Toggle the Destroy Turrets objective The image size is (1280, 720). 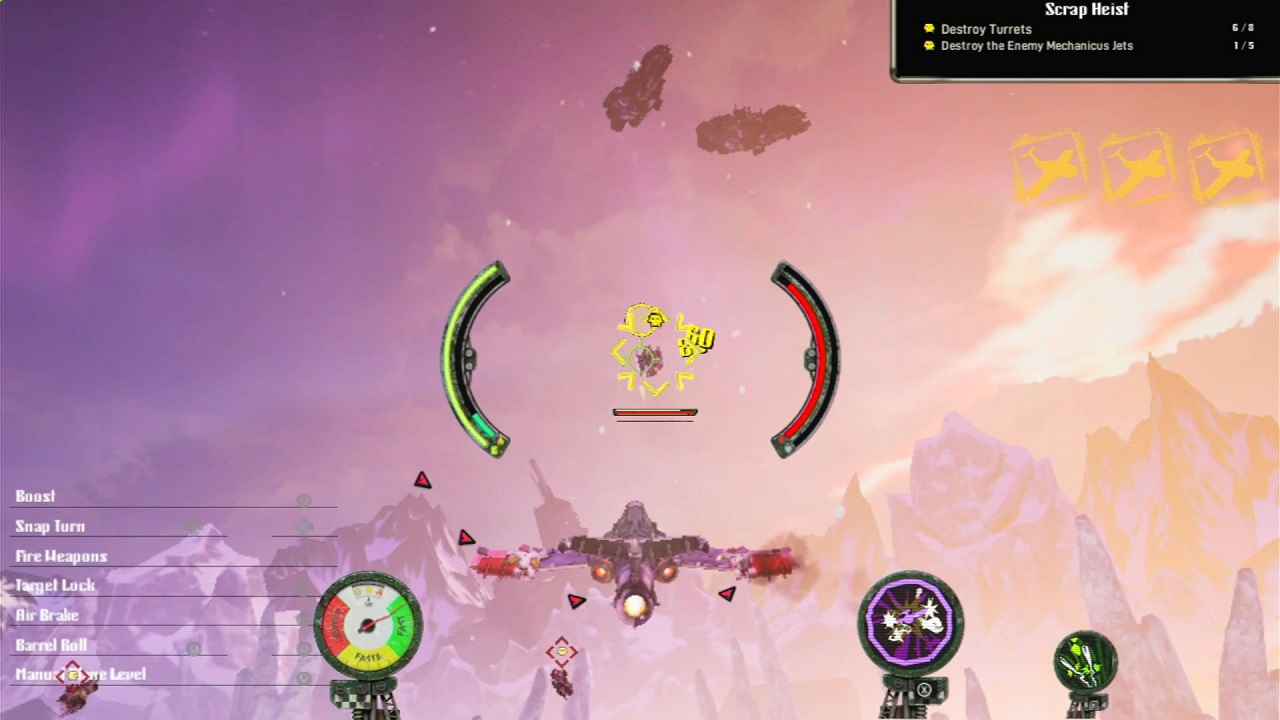(x=986, y=29)
